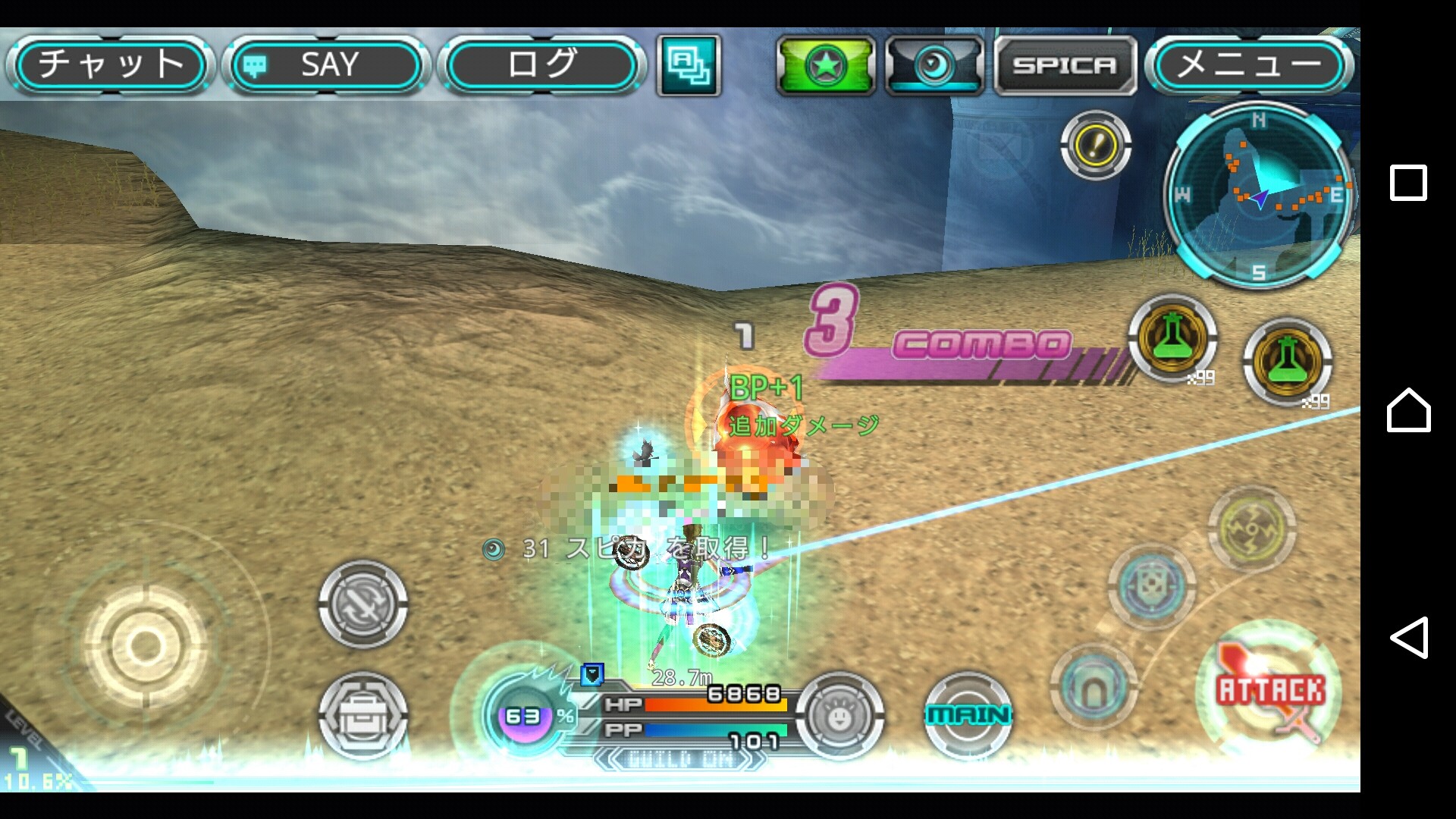The image size is (1456, 819).
Task: Open the メニュー menu
Action: pyautogui.click(x=1248, y=64)
